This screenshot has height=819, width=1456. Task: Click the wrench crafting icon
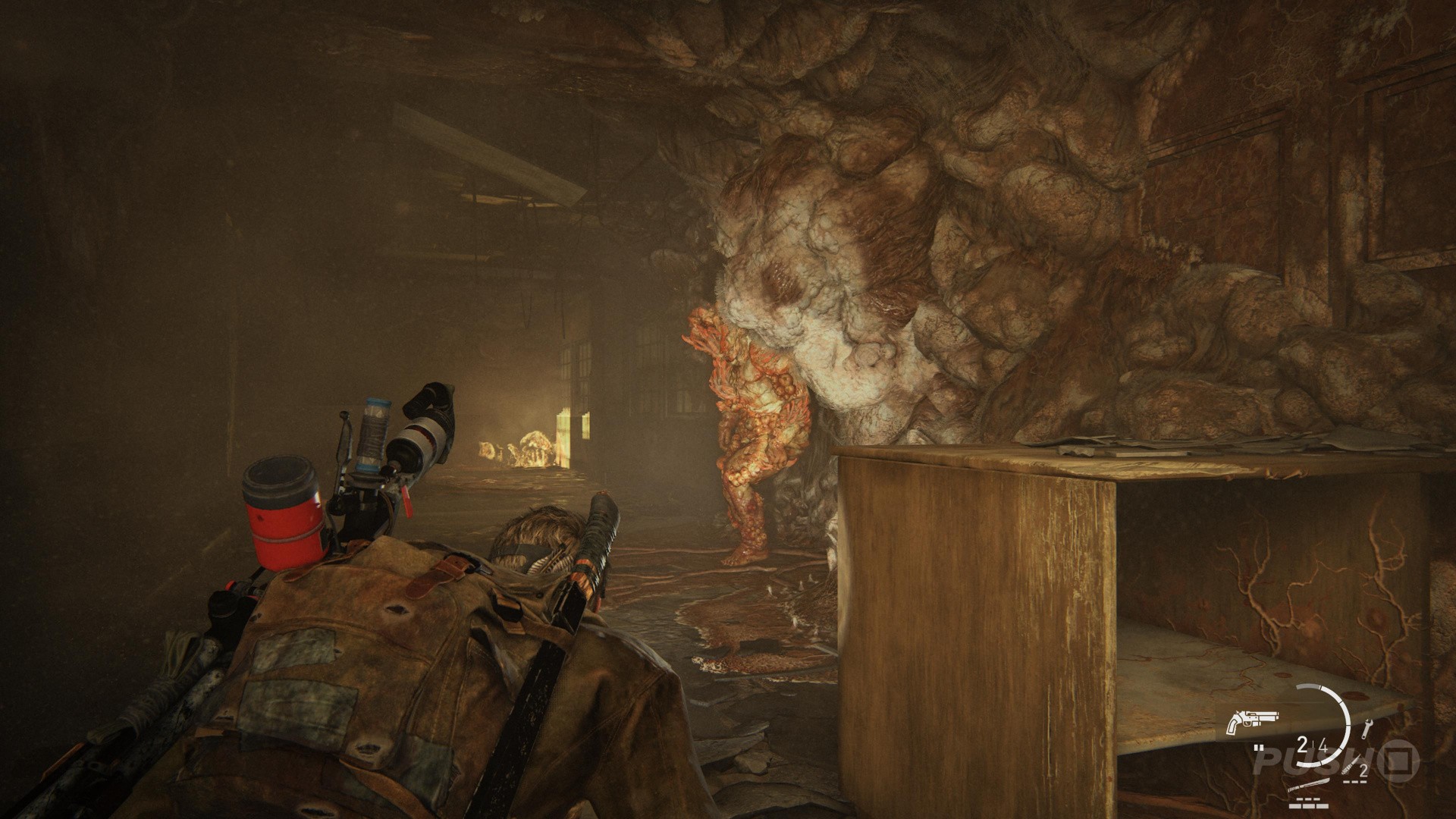1367,729
